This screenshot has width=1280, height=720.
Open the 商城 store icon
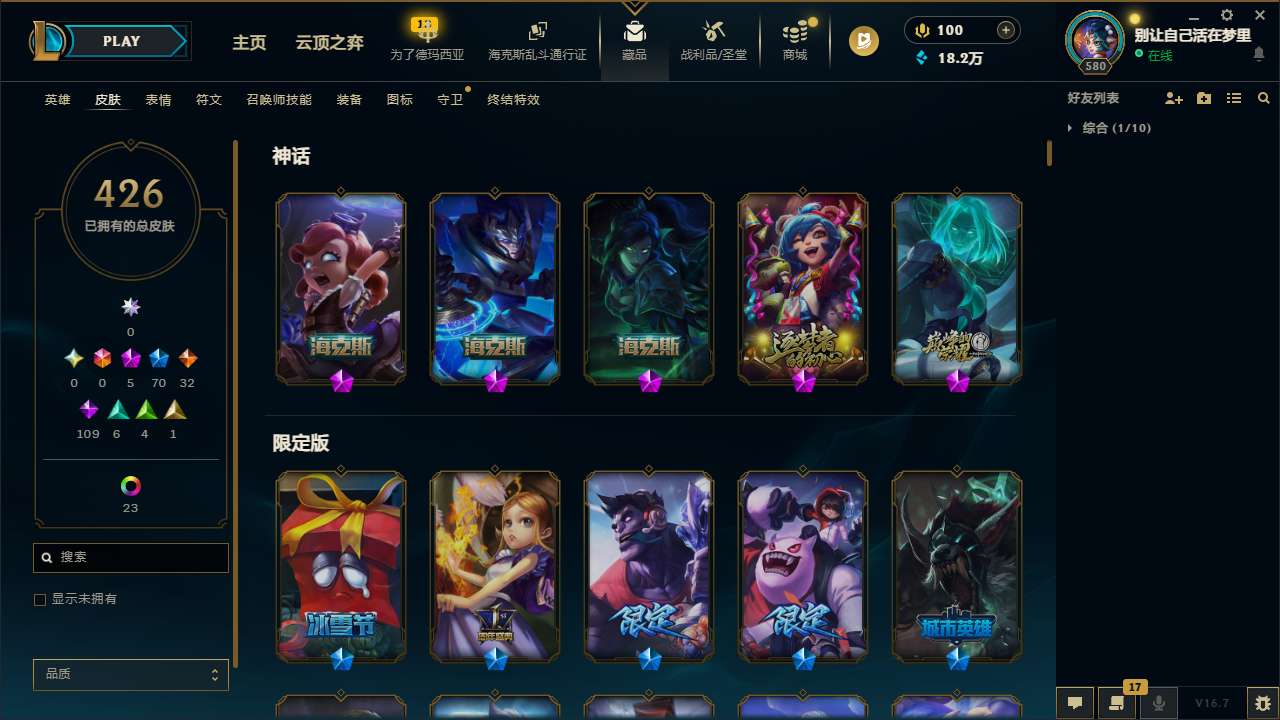(x=795, y=40)
